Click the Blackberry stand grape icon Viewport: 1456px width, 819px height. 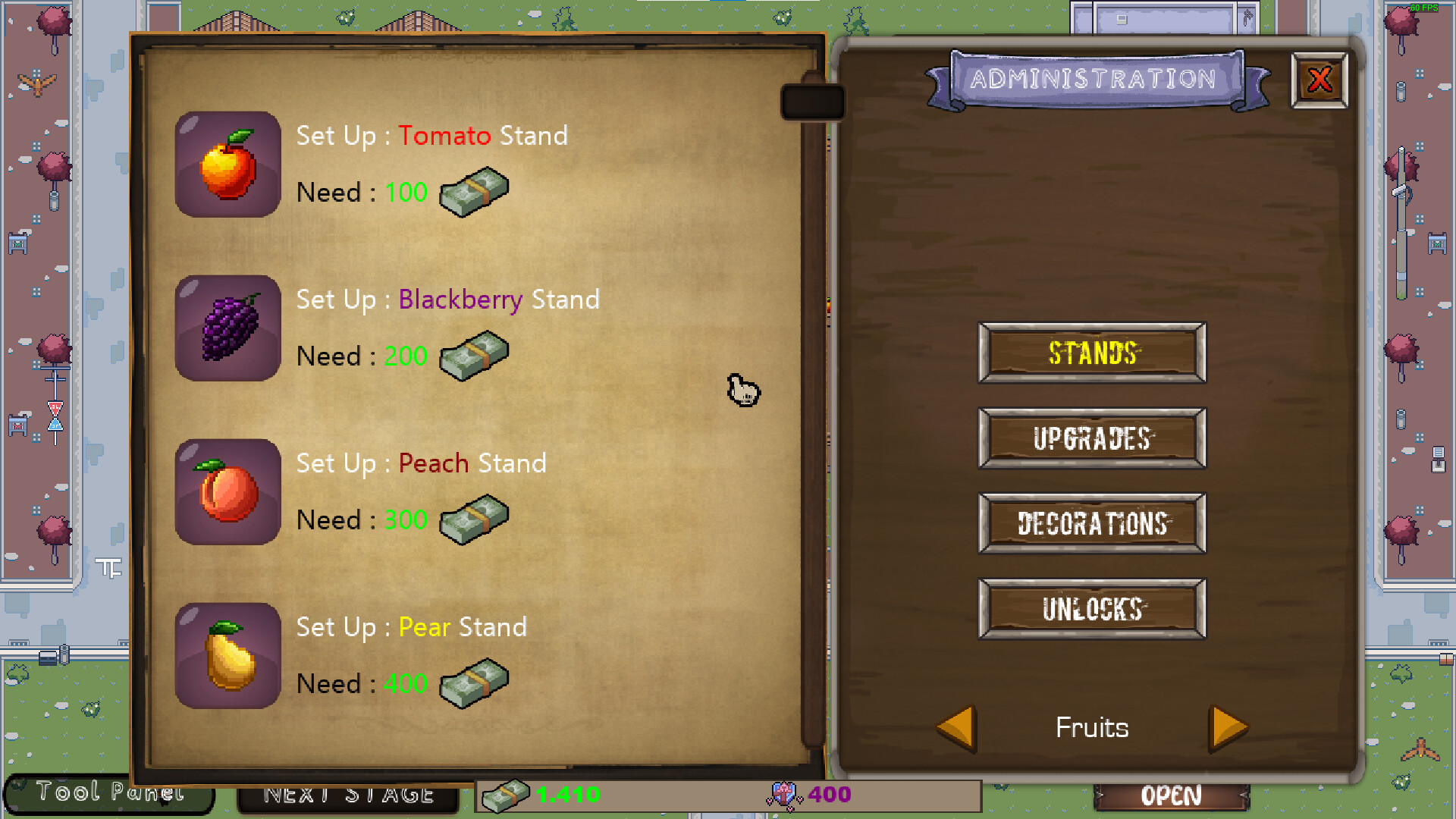(227, 328)
